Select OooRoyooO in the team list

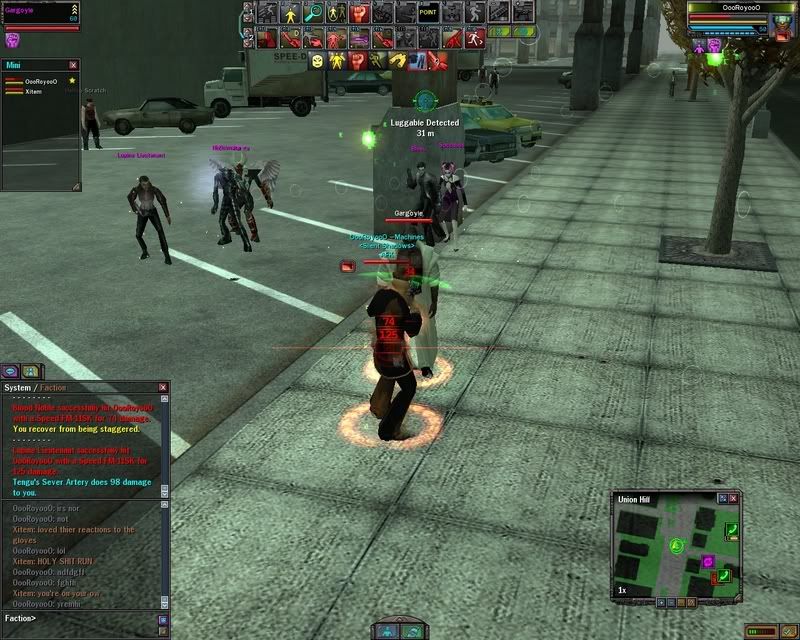[40, 81]
